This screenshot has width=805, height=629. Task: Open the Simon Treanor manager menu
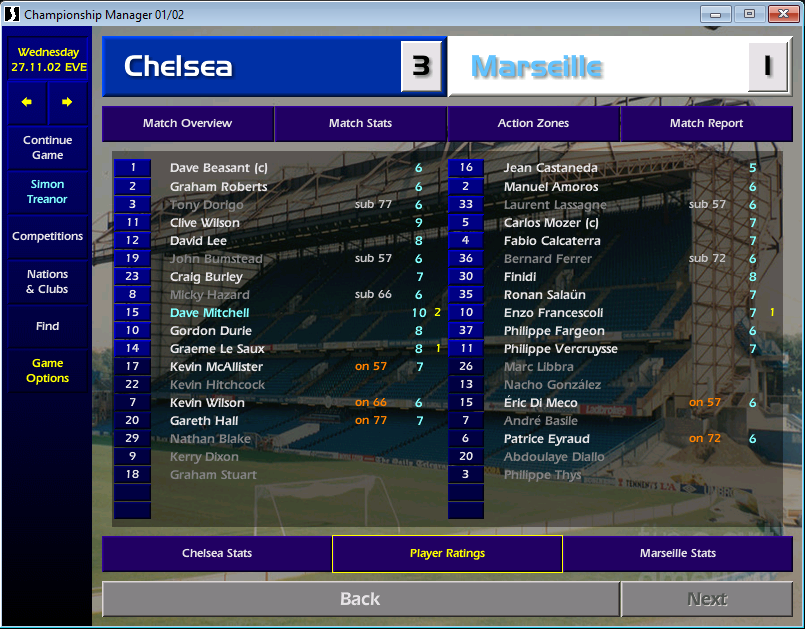pos(47,192)
